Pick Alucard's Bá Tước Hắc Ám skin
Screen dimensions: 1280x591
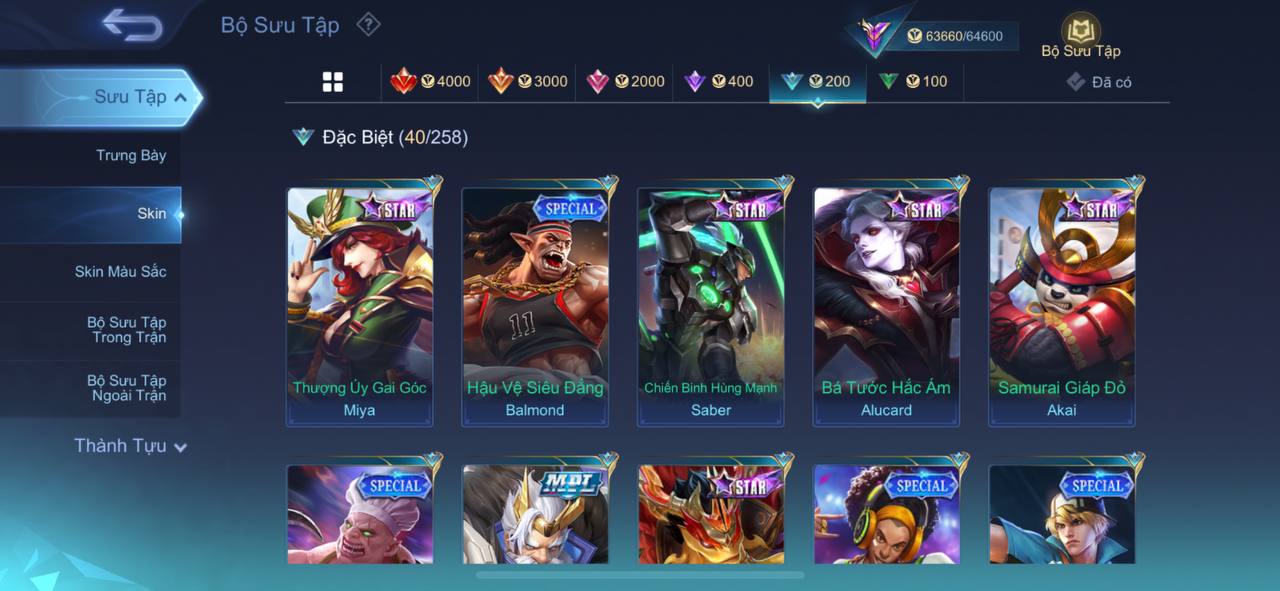pos(886,305)
